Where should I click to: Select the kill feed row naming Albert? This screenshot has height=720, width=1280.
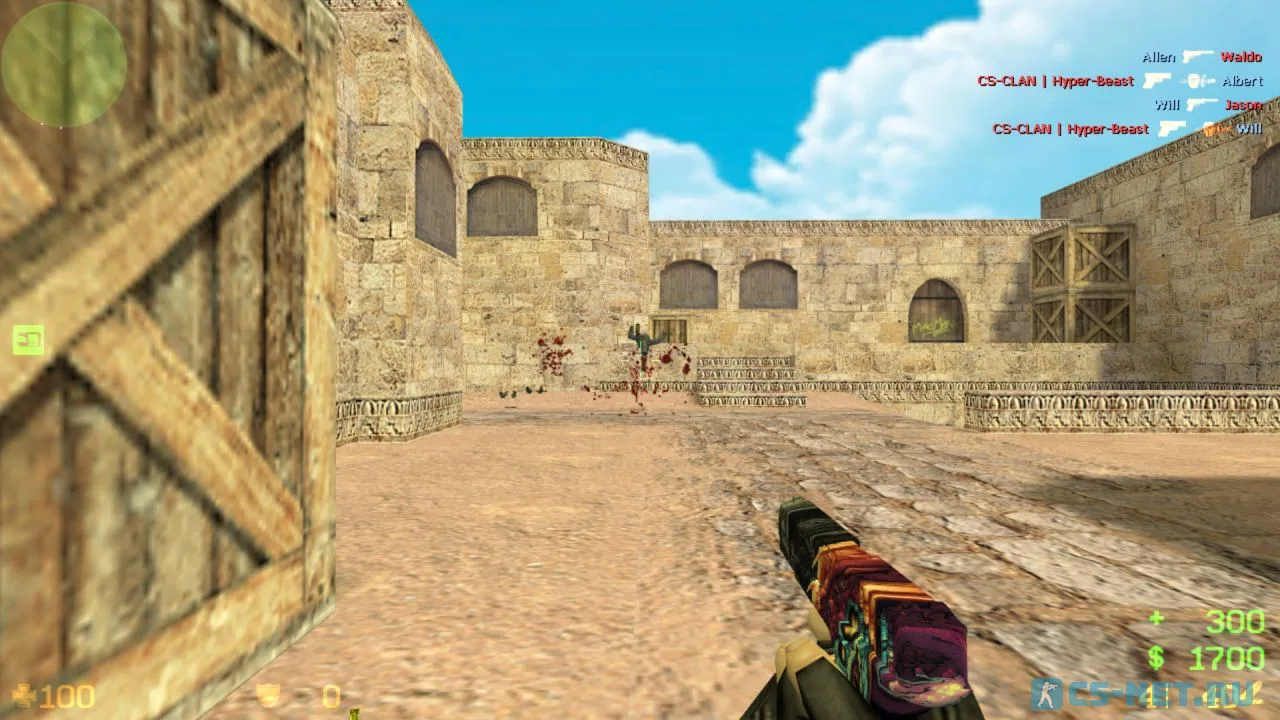point(1119,81)
